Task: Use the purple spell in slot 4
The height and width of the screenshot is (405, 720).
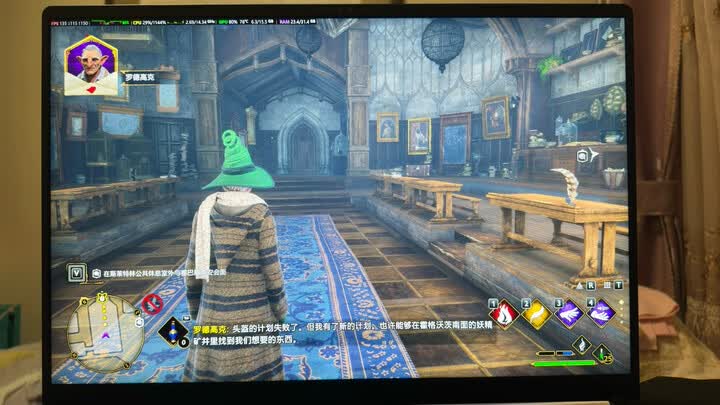Action: pyautogui.click(x=601, y=313)
